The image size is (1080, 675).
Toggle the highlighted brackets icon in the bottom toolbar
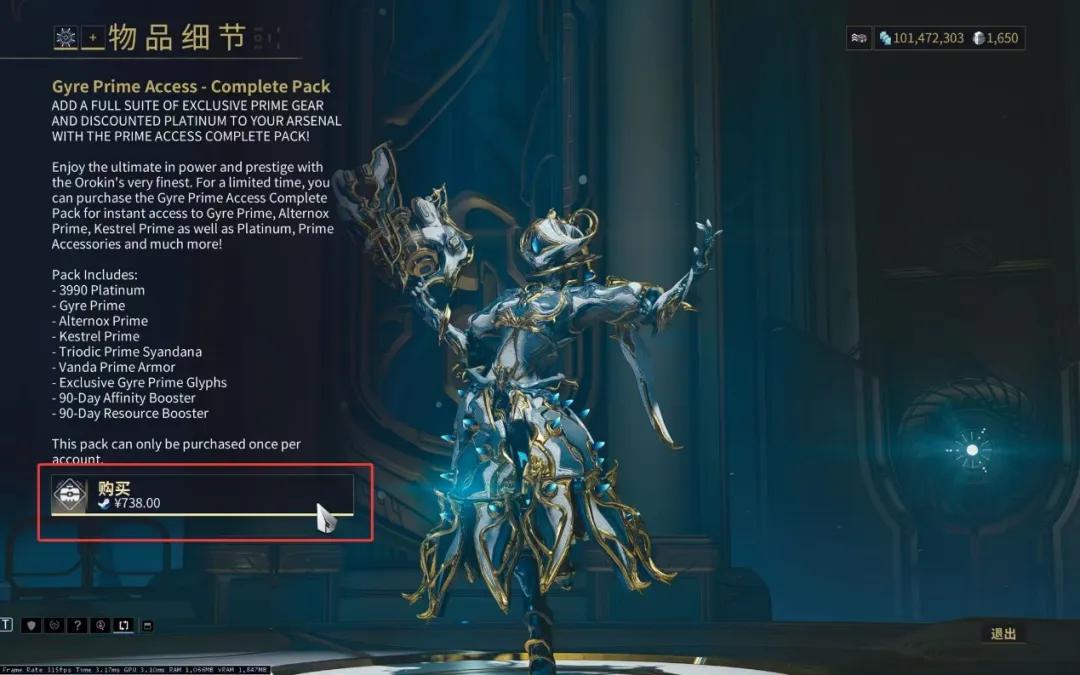tap(123, 625)
